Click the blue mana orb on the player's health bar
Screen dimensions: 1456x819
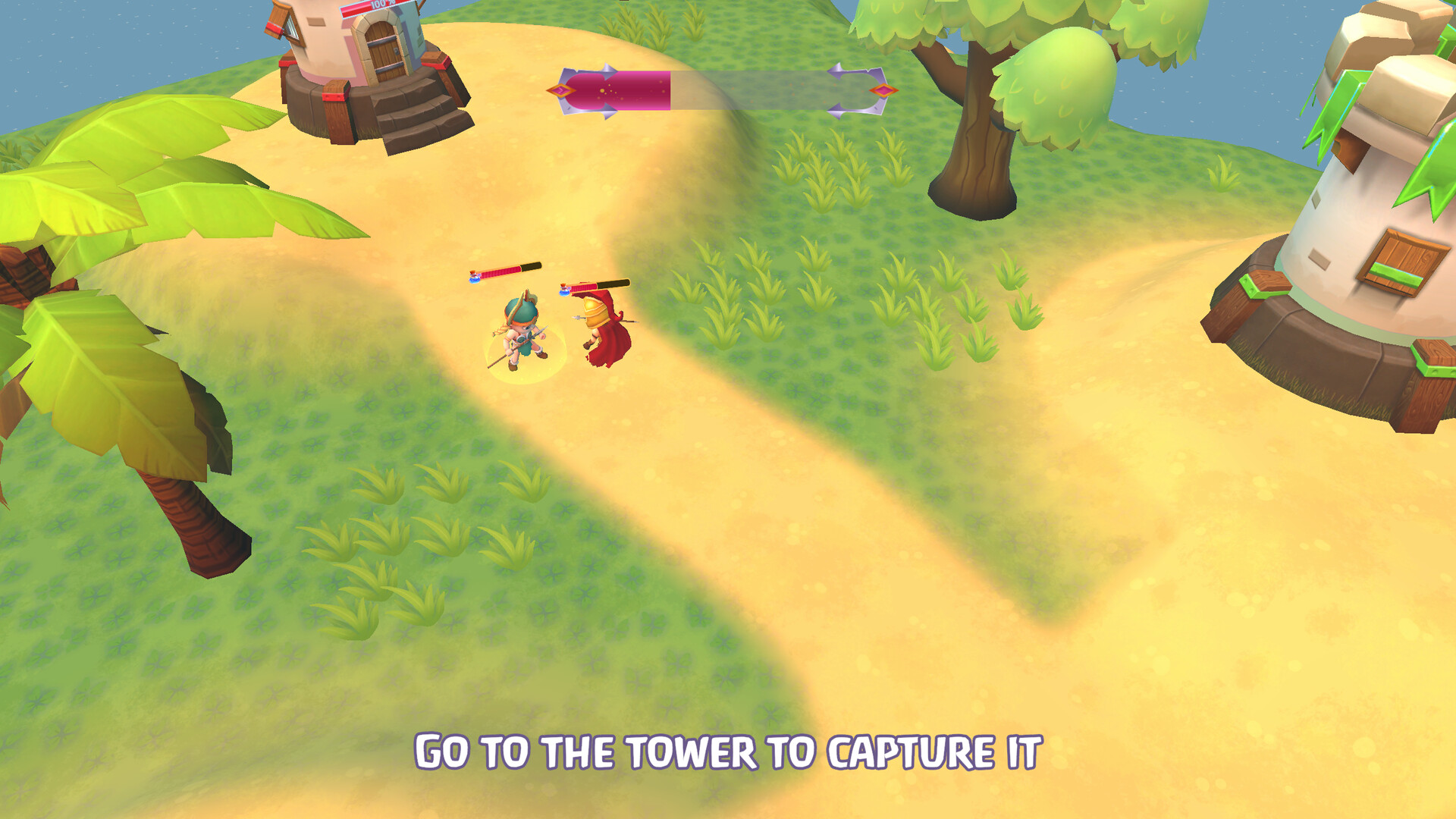point(475,280)
